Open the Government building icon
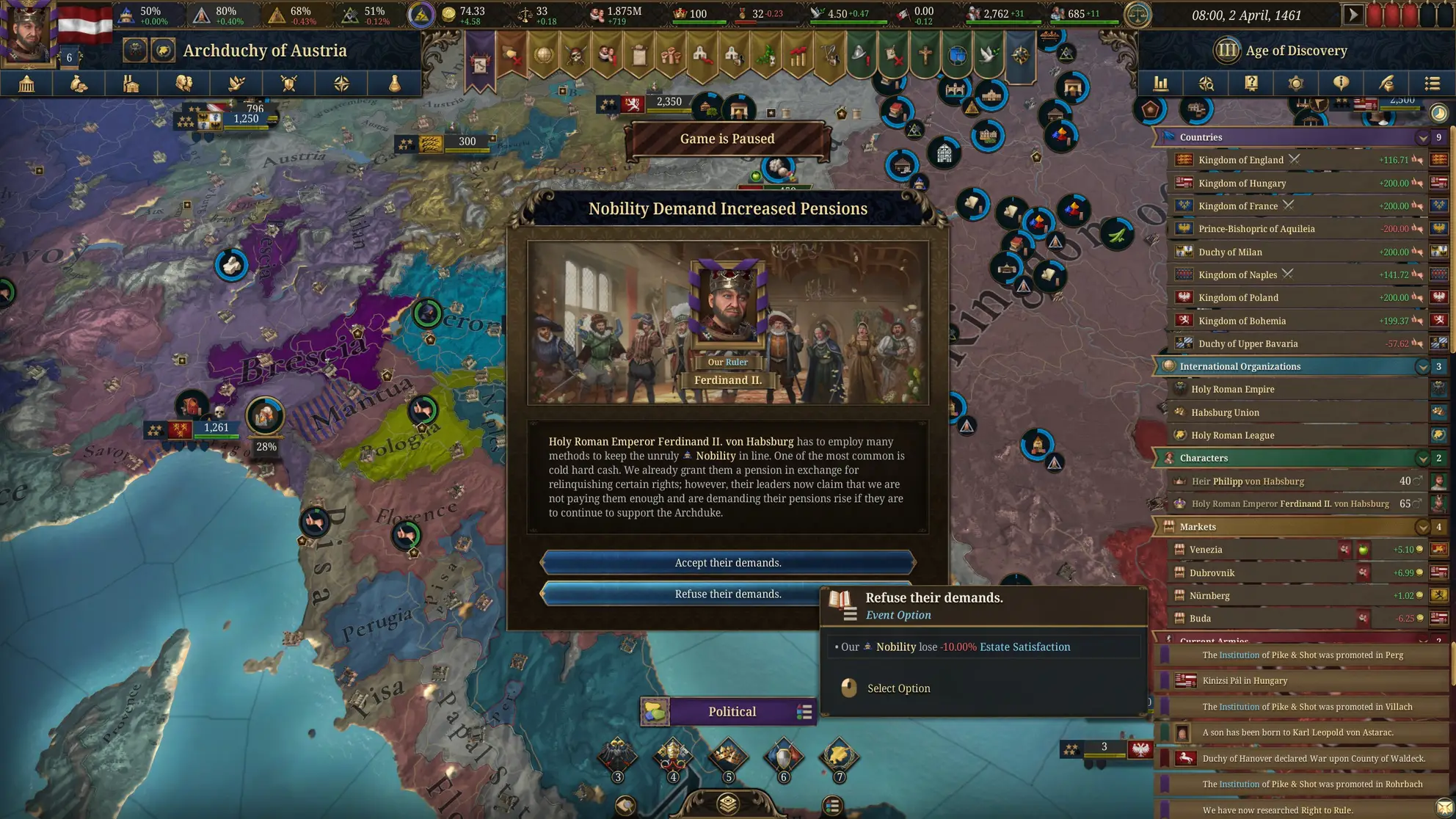1456x819 pixels. tap(27, 84)
